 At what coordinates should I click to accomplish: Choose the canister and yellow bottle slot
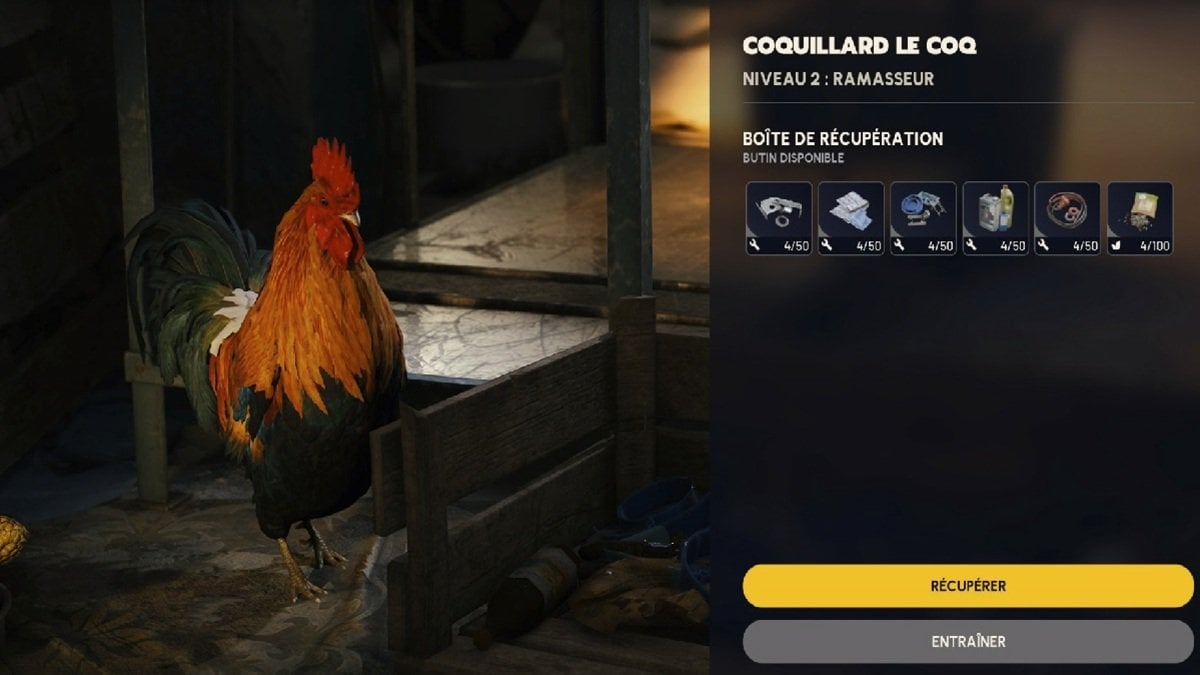click(996, 218)
